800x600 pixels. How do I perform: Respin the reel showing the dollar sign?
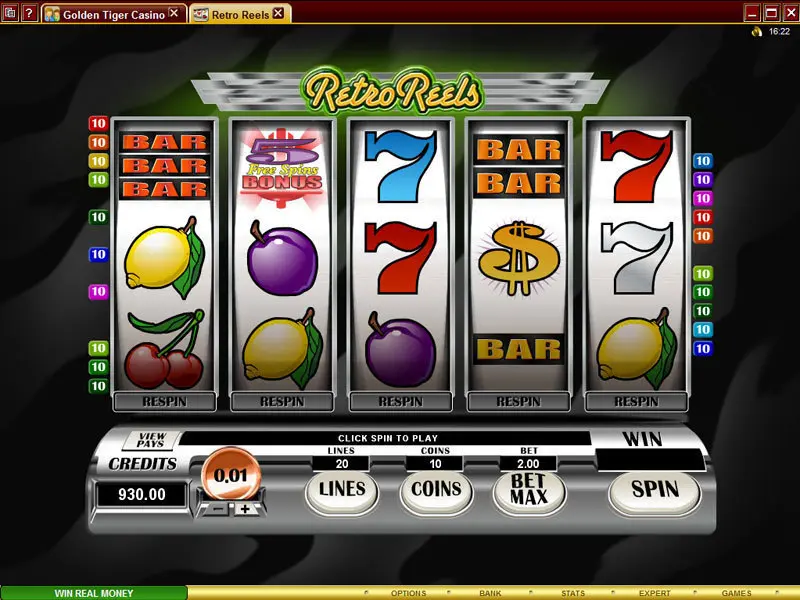coord(518,402)
